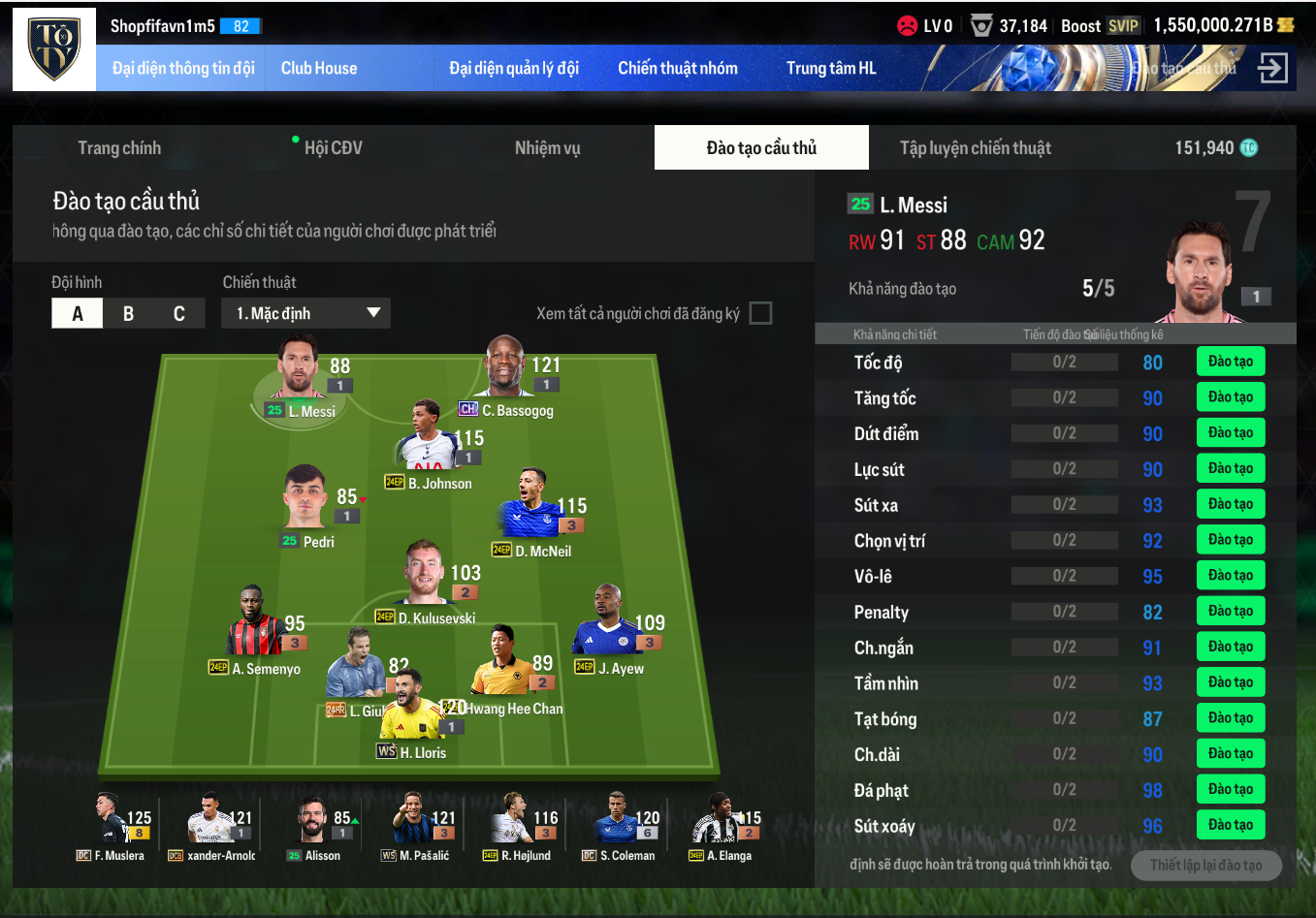Open Tập luyện chiến thuật tab
1316x918 pixels.
[975, 148]
